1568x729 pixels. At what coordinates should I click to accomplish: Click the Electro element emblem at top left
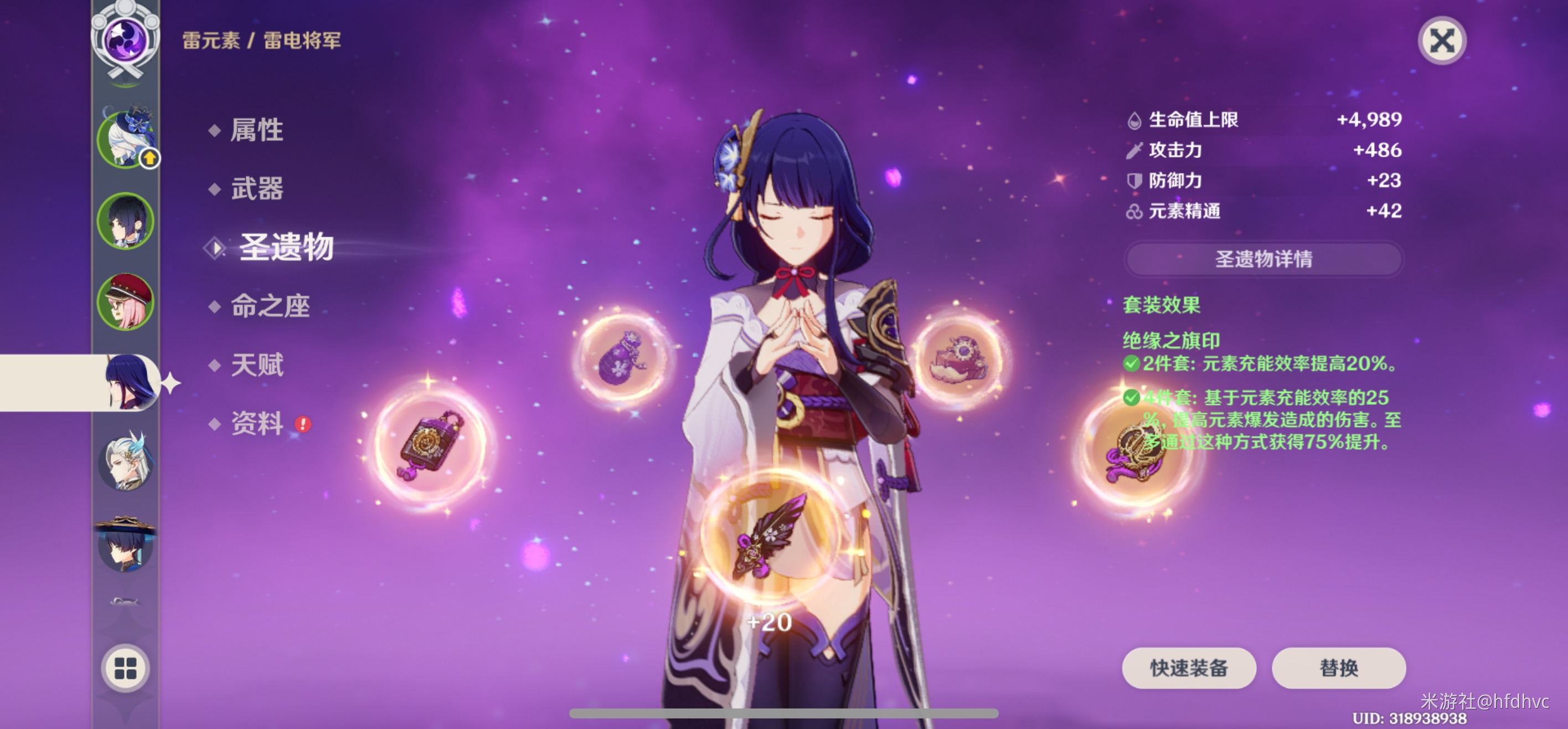point(125,39)
